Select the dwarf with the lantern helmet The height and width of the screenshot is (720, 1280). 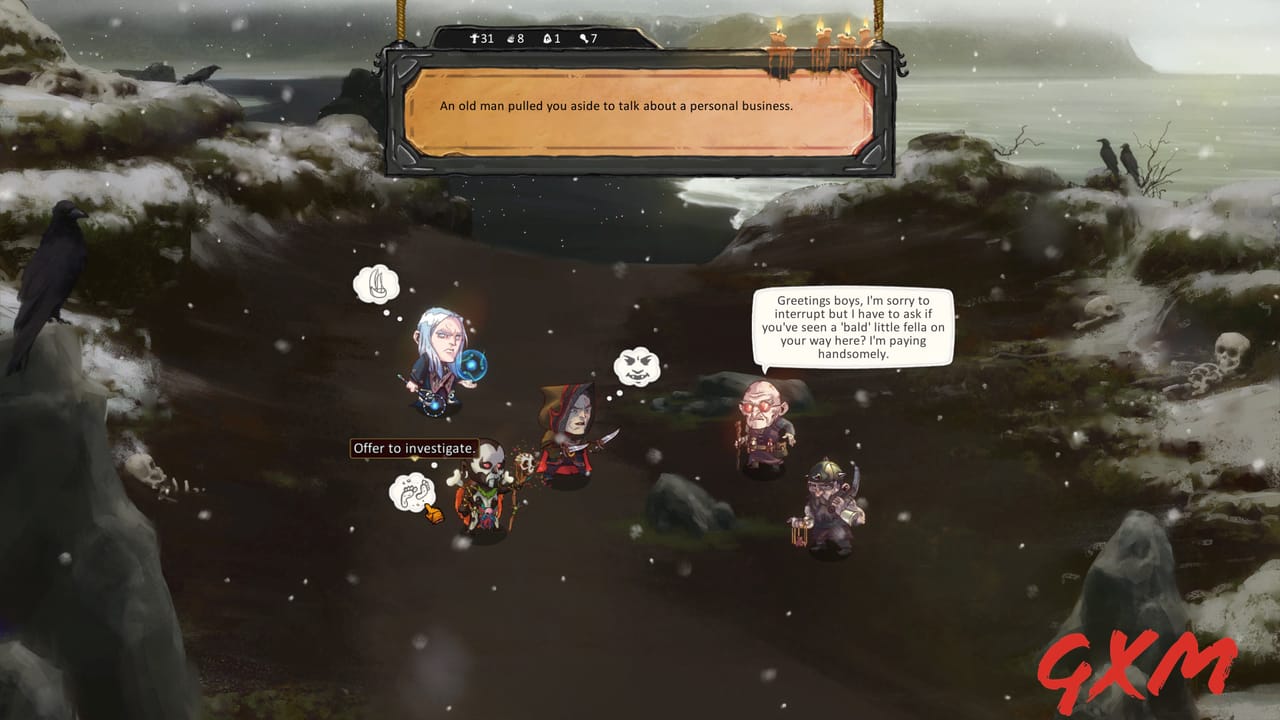click(x=825, y=505)
